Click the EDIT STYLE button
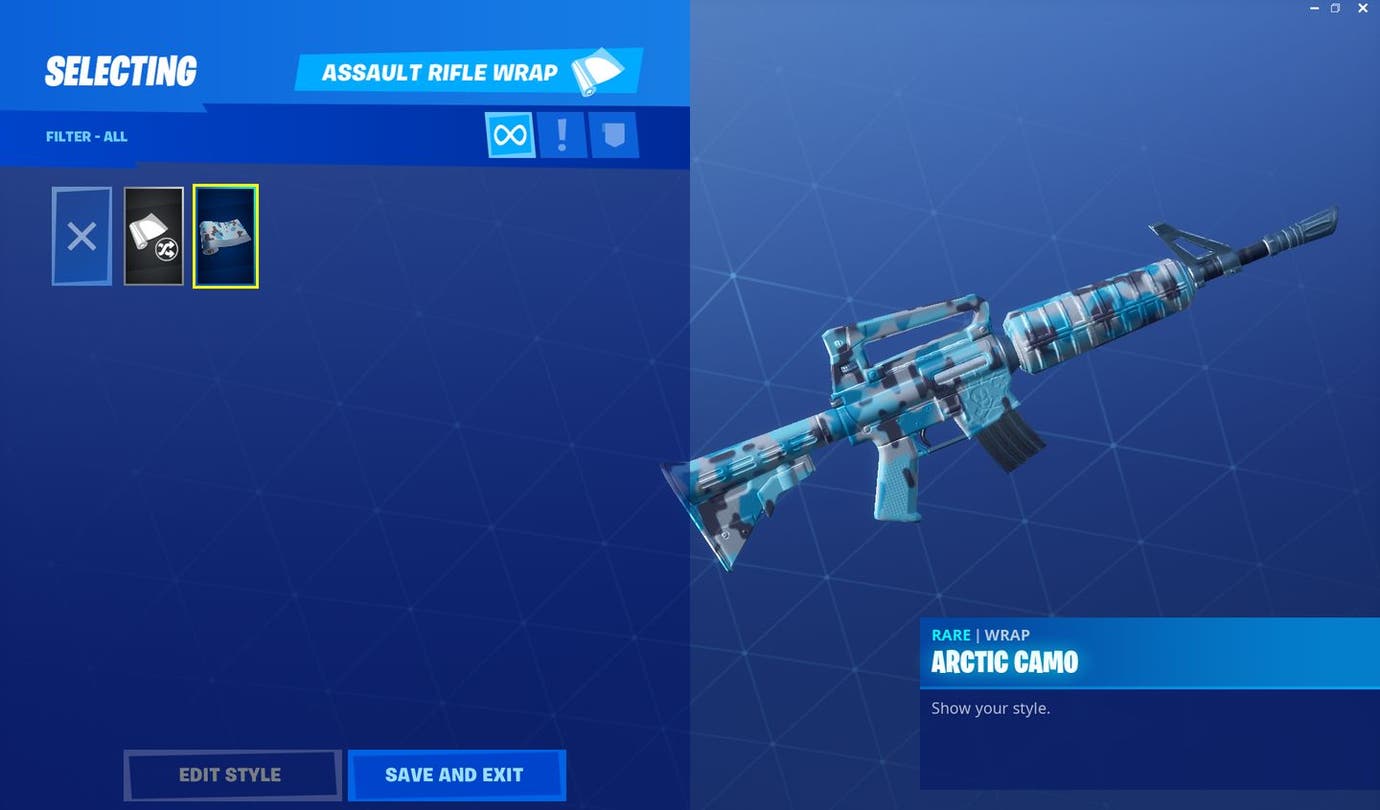This screenshot has width=1380, height=810. tap(232, 774)
